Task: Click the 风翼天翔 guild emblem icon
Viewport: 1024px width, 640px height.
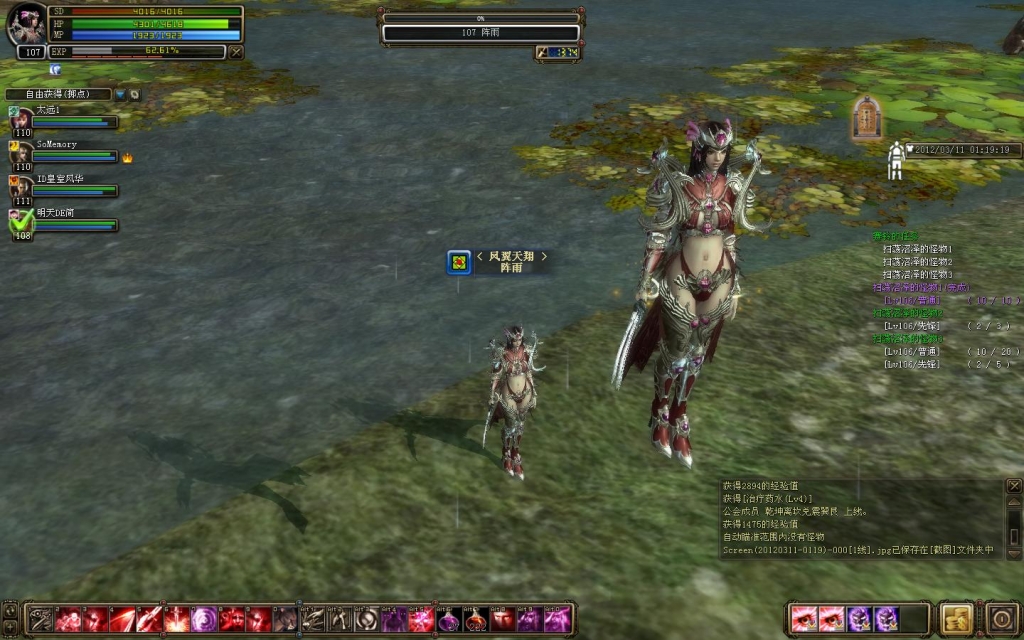Action: pos(458,262)
